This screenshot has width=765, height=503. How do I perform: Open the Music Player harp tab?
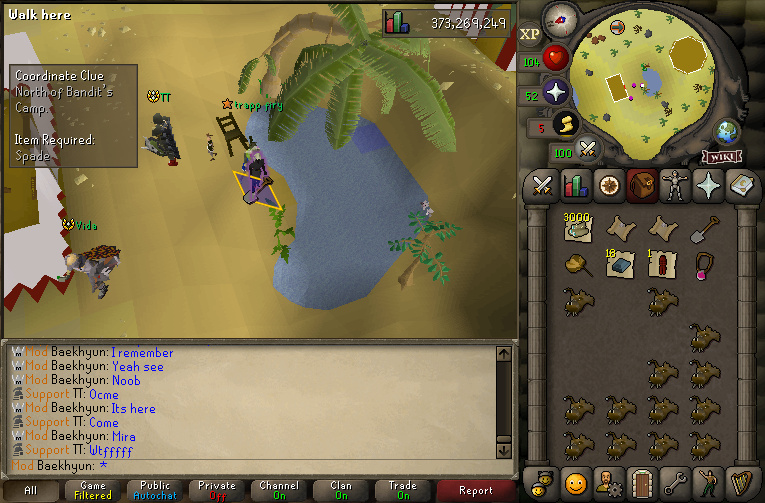740,481
